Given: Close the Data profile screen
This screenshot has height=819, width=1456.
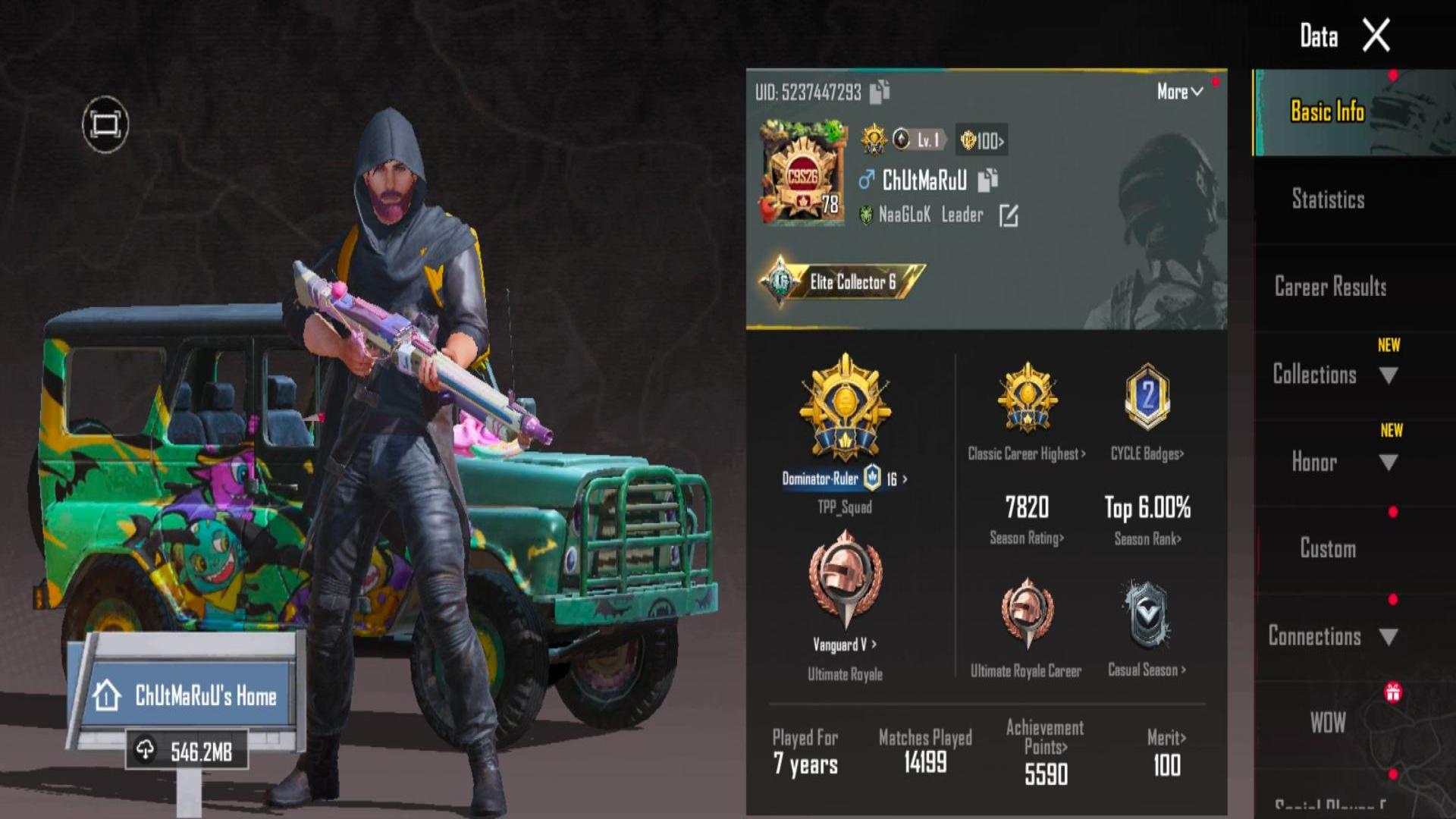Looking at the screenshot, I should [1376, 36].
